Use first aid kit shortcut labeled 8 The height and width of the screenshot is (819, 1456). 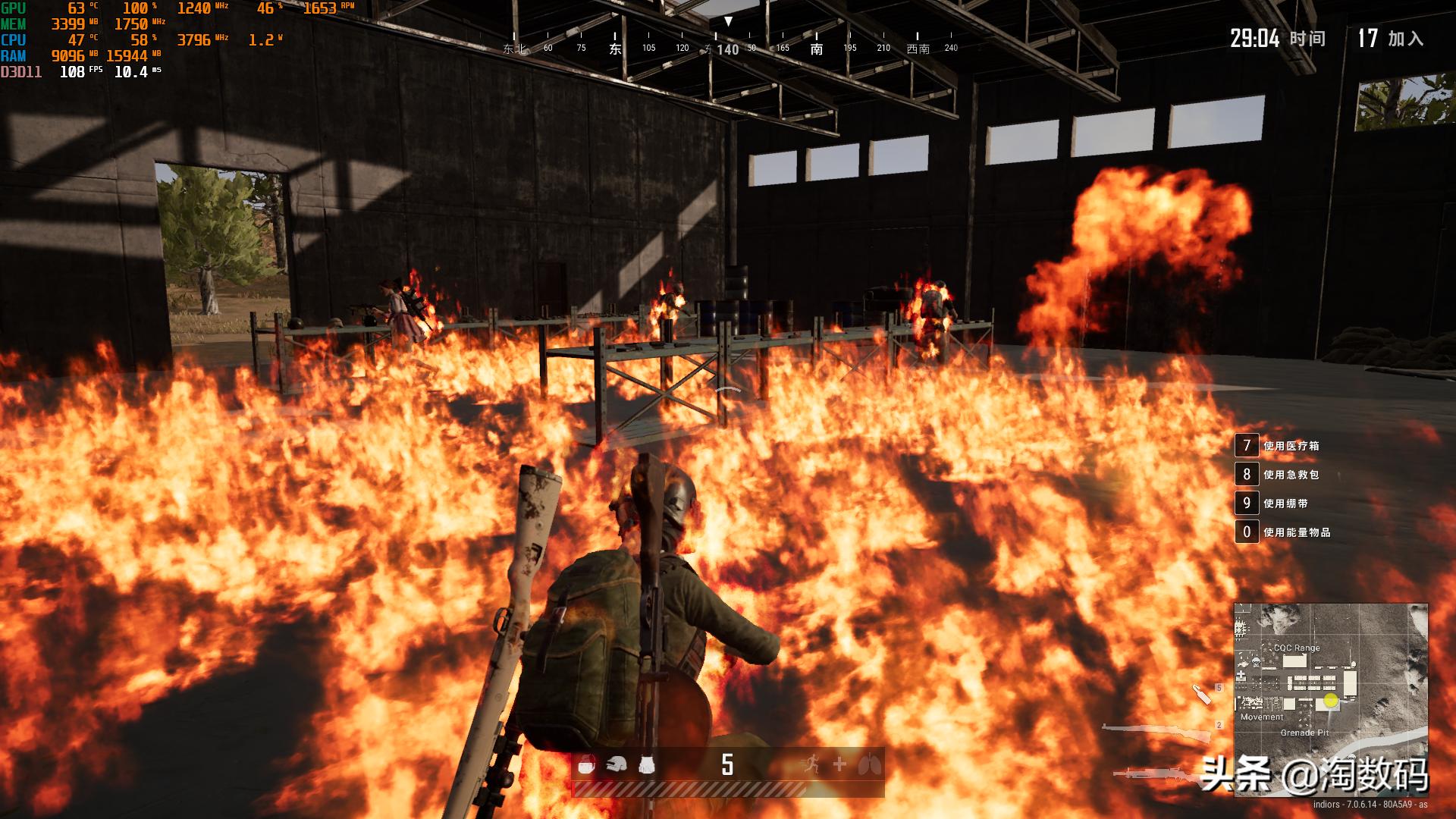point(1246,475)
